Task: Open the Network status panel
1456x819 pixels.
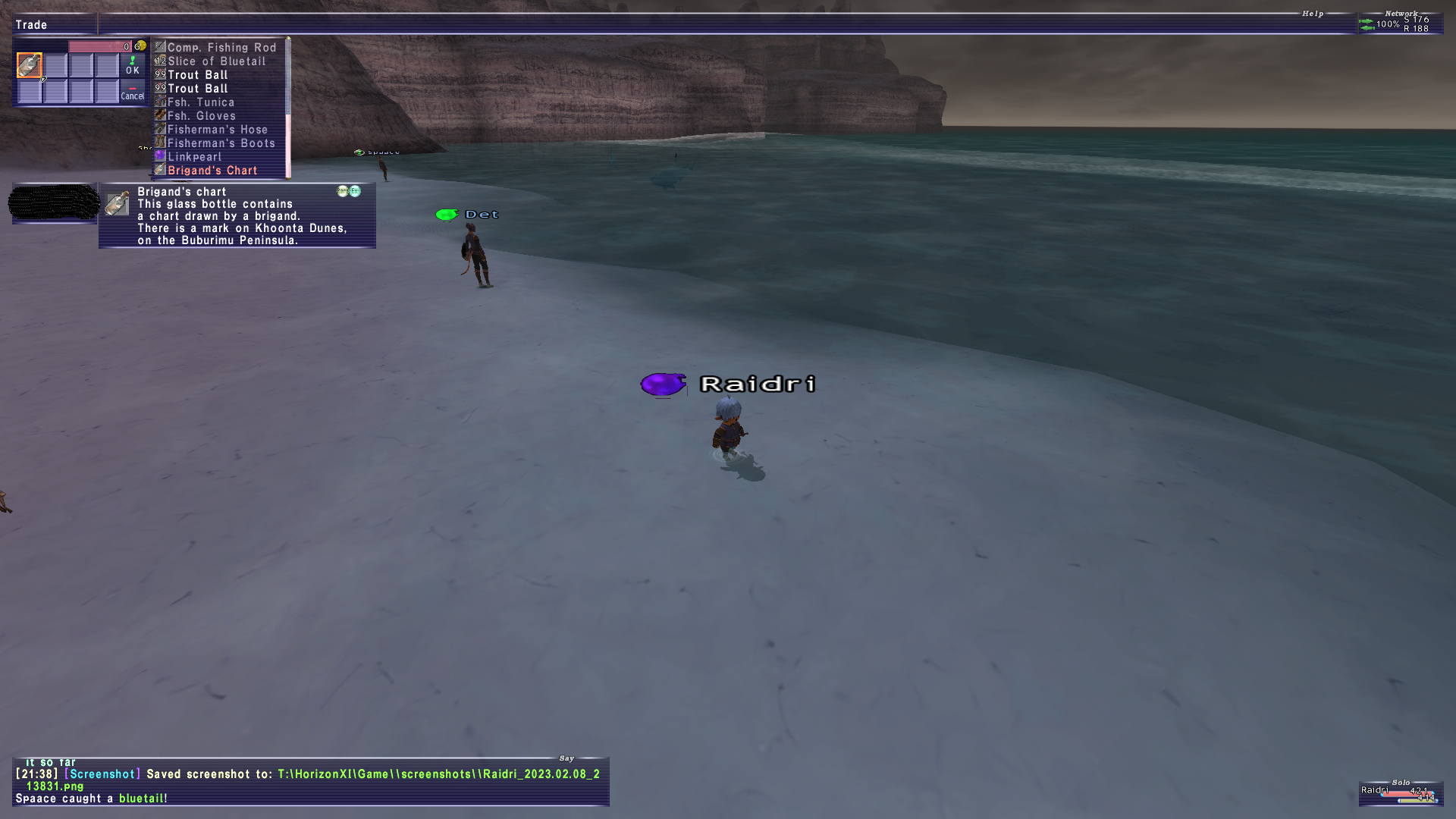Action: click(1402, 13)
